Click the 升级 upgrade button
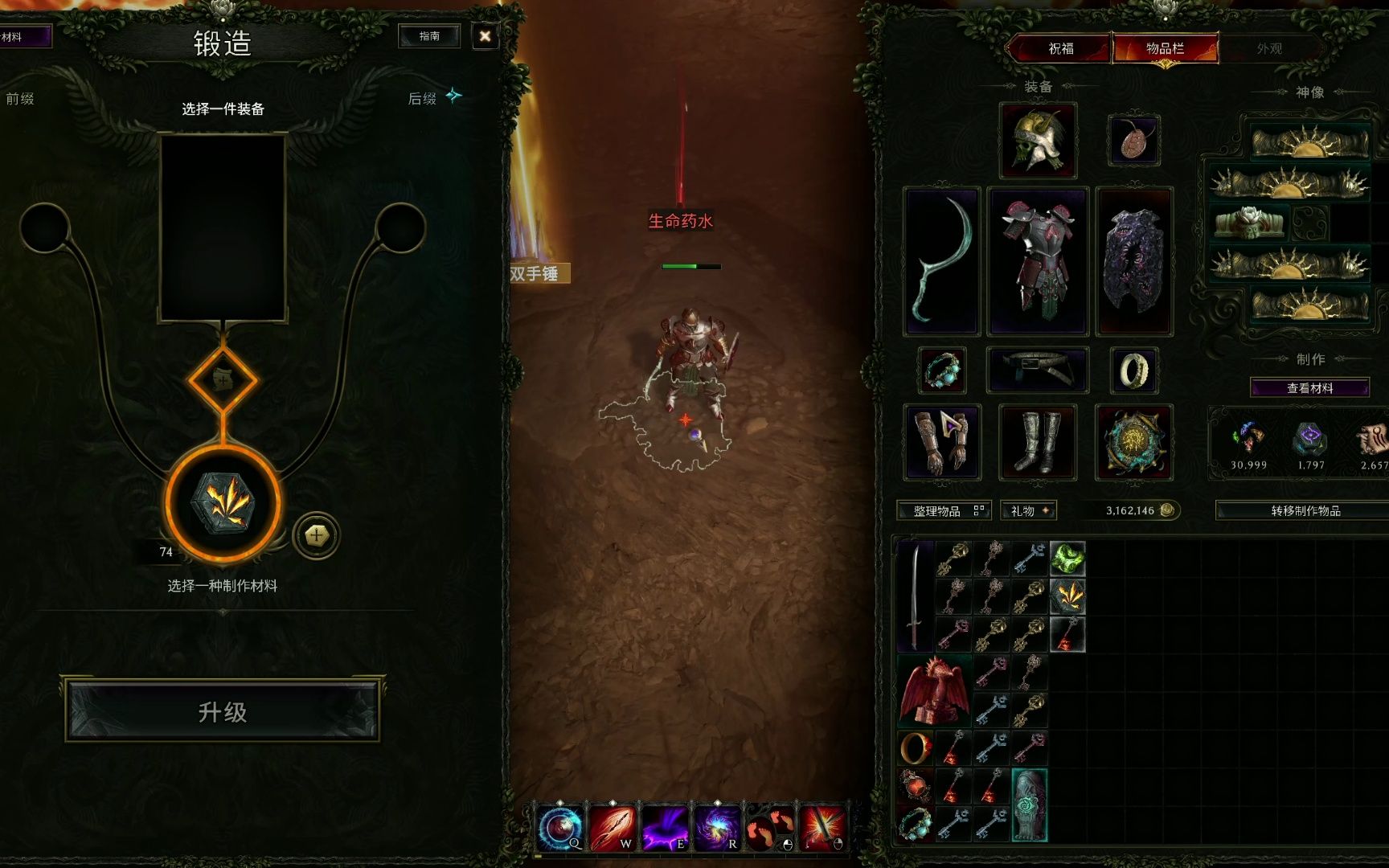The width and height of the screenshot is (1389, 868). click(x=222, y=710)
